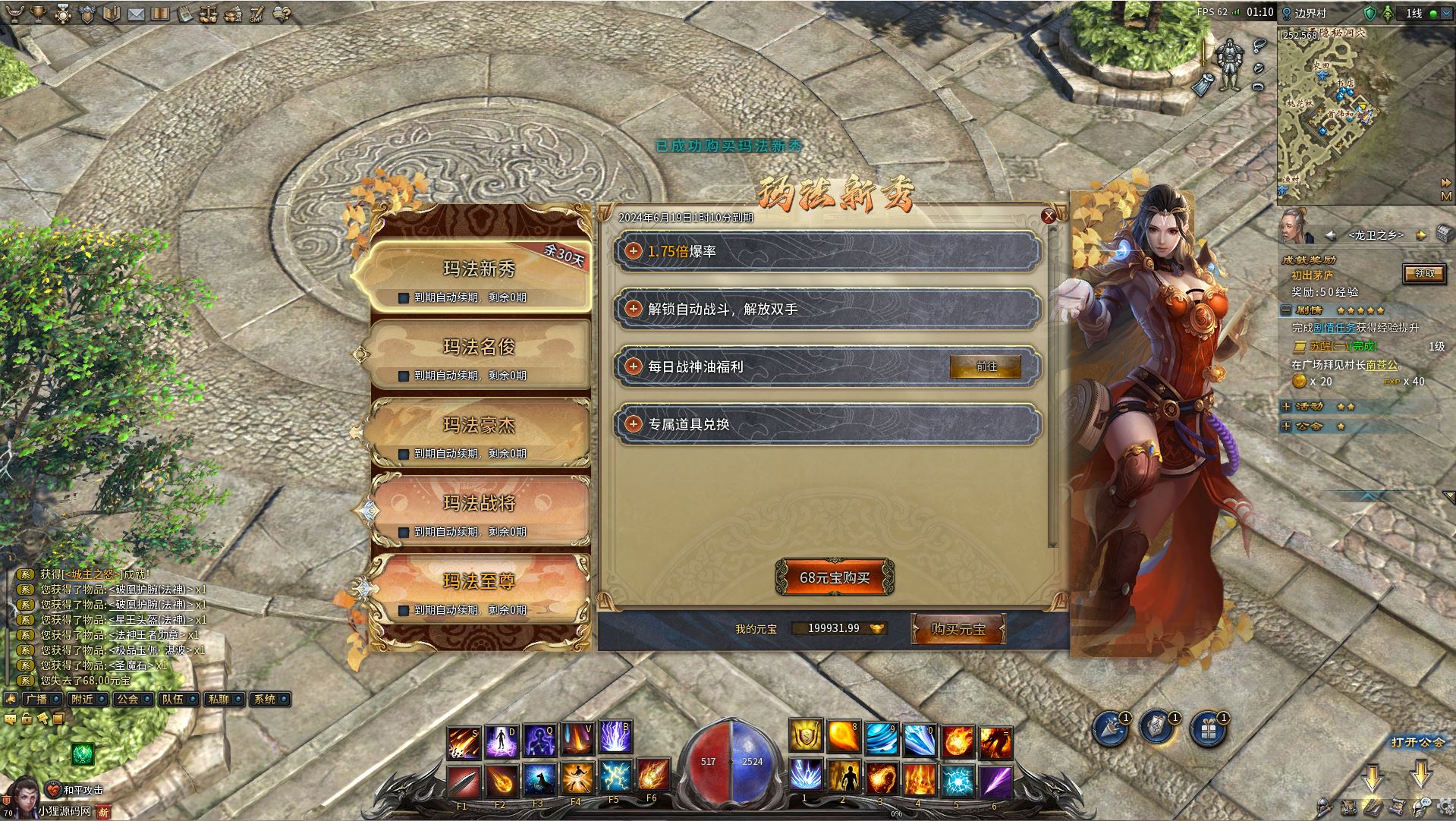Select the 玛法至尊 top tier
This screenshot has width=1456, height=821.
tap(479, 582)
